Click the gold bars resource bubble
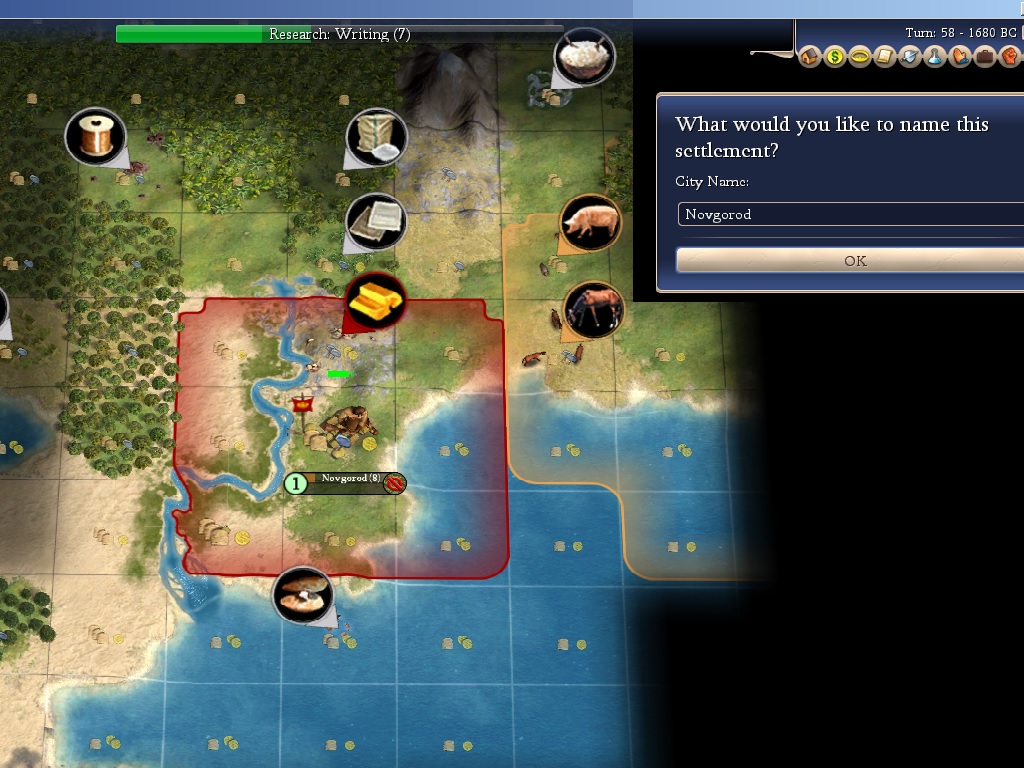Viewport: 1024px width, 768px height. point(376,300)
